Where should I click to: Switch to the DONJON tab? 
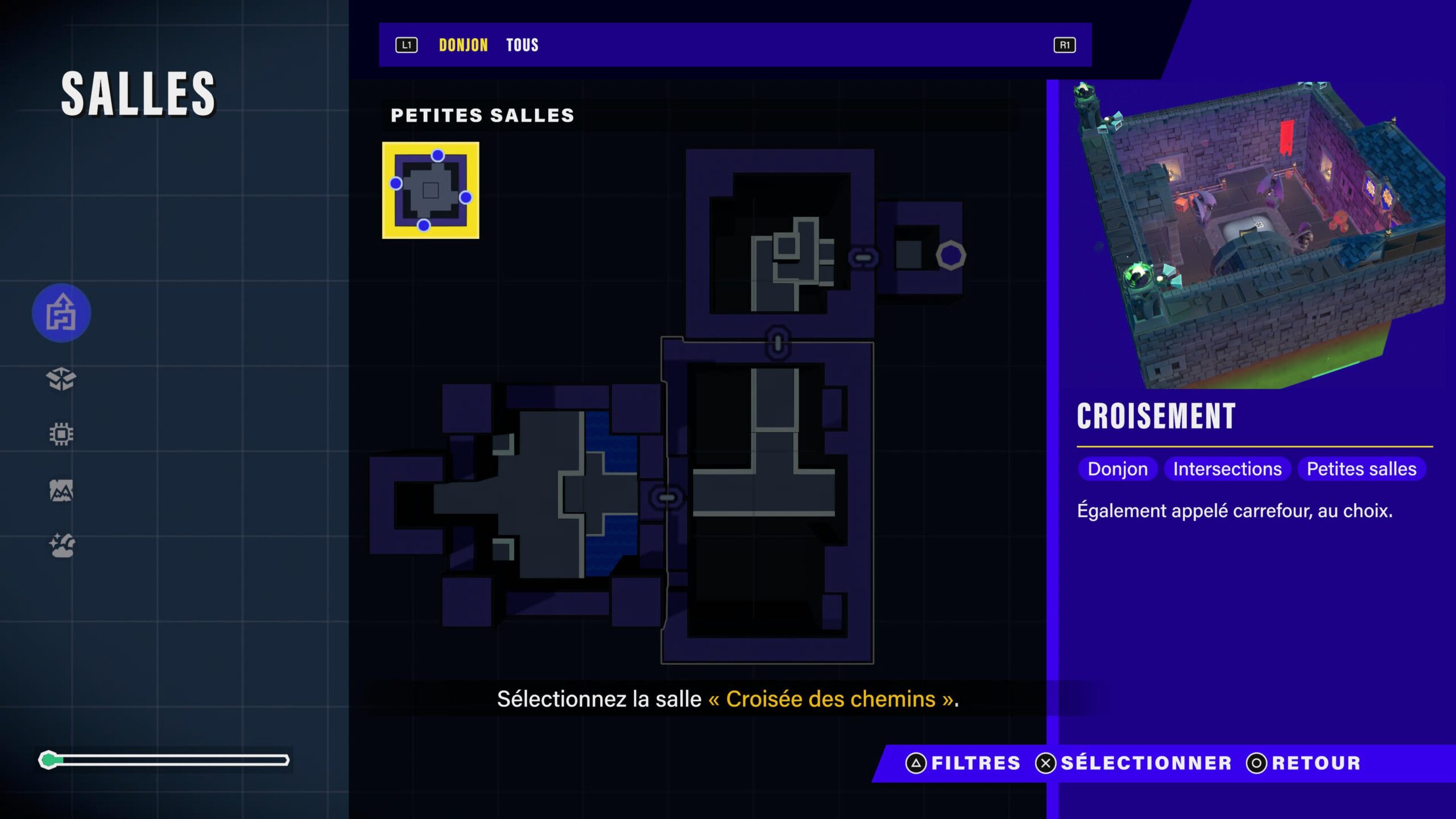pyautogui.click(x=462, y=44)
